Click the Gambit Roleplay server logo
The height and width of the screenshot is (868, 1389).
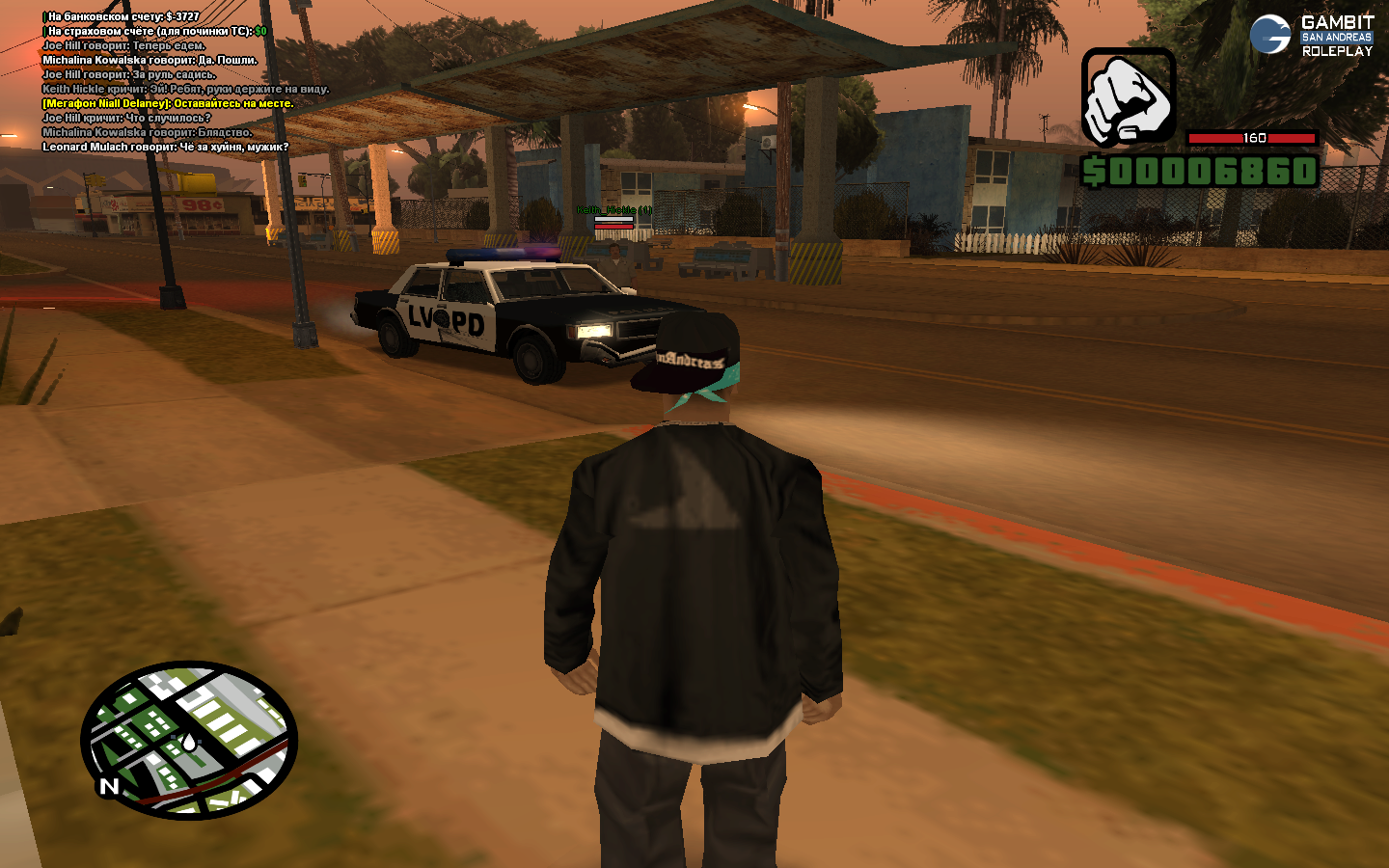[1311, 36]
